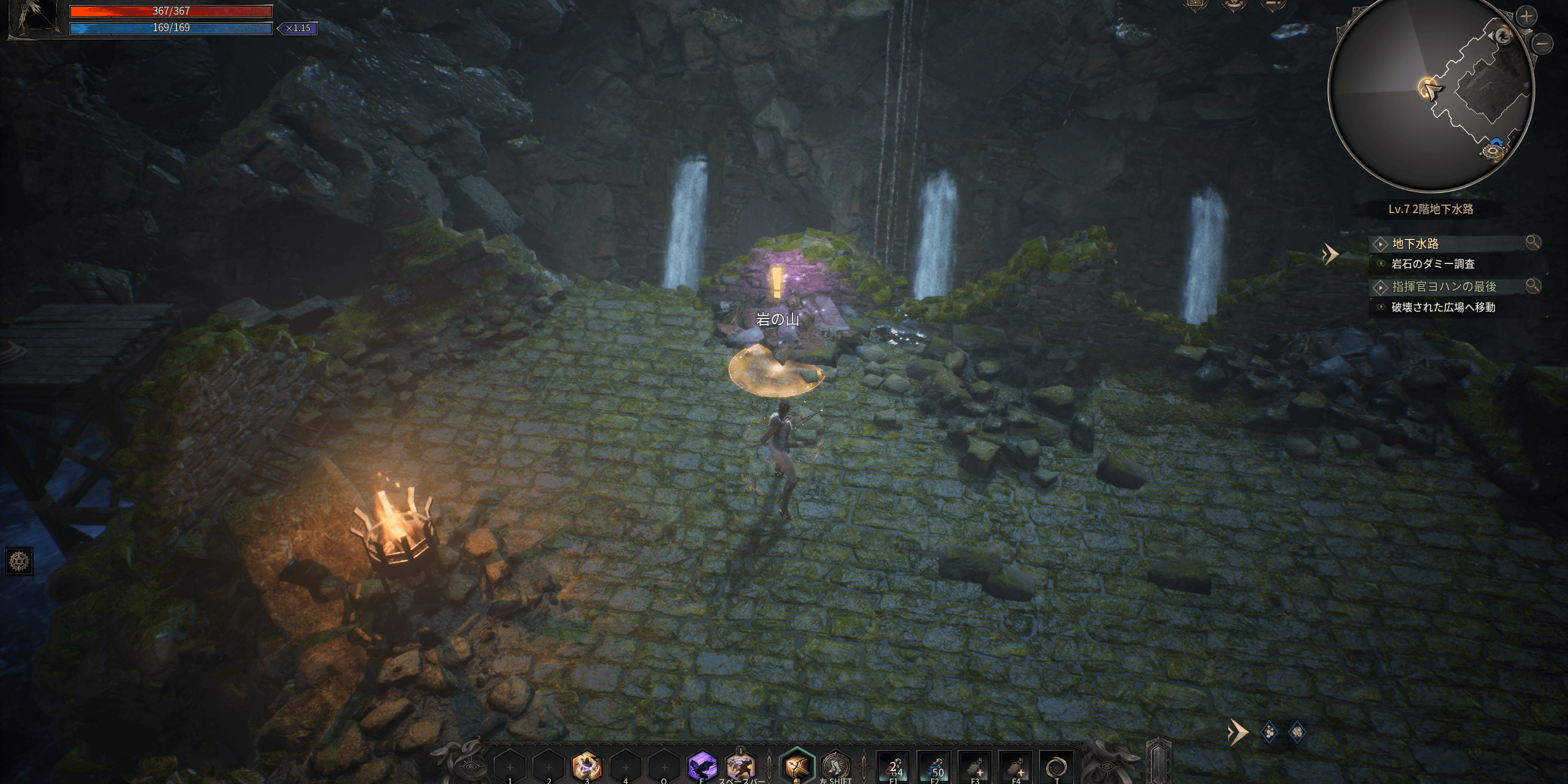Select the 地下水路 quest header
The image size is (1568, 784).
click(x=1415, y=244)
